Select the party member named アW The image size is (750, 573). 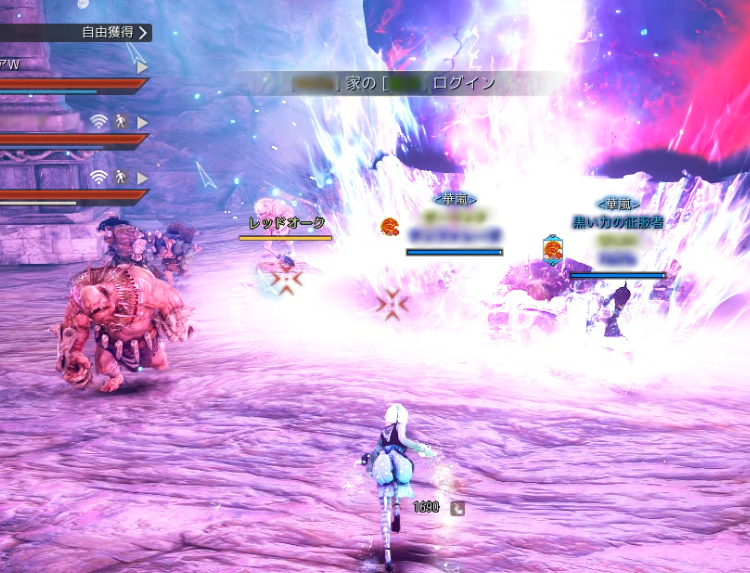pos(11,65)
